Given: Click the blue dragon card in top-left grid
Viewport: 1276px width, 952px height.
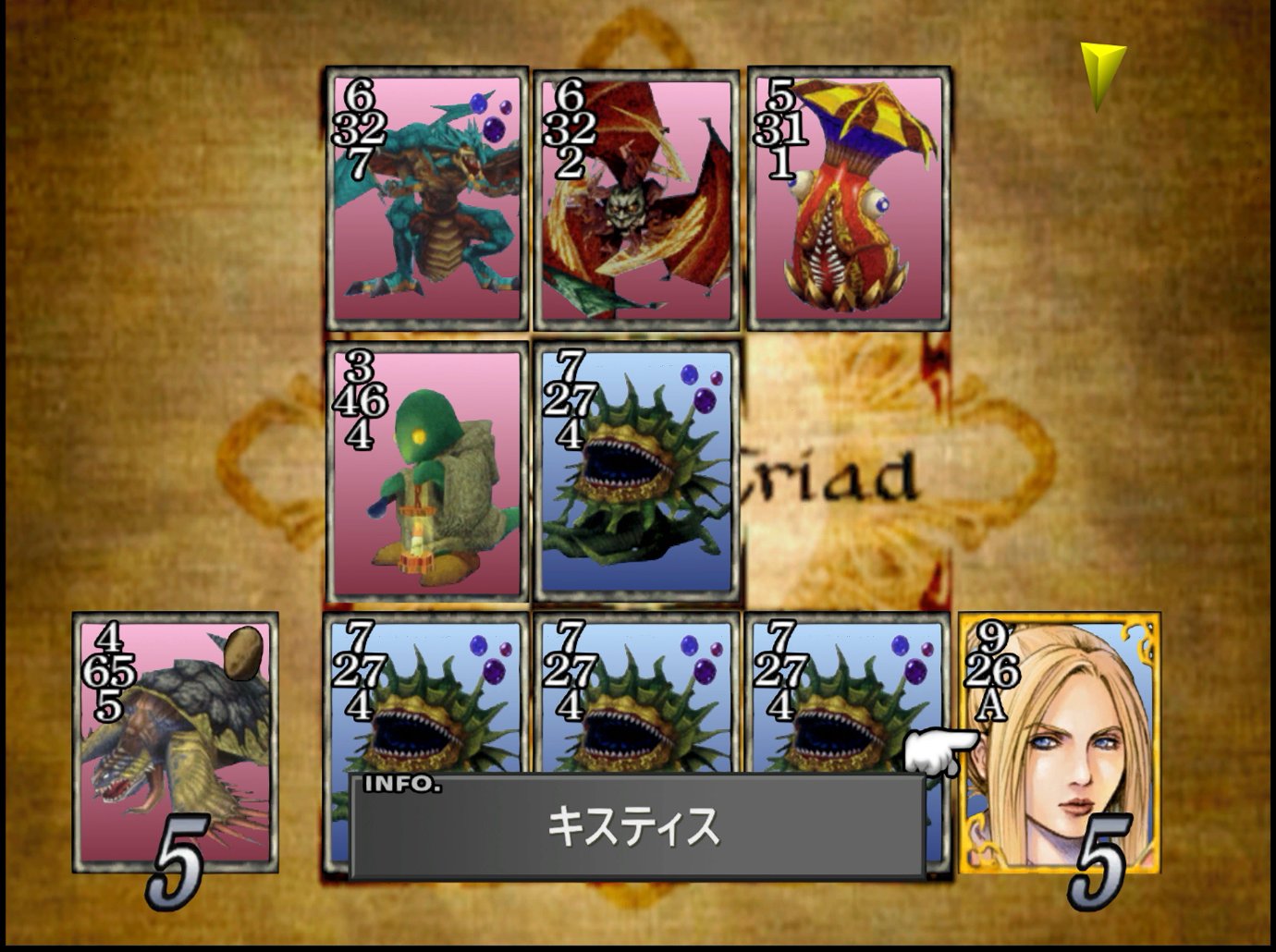Looking at the screenshot, I should (425, 199).
